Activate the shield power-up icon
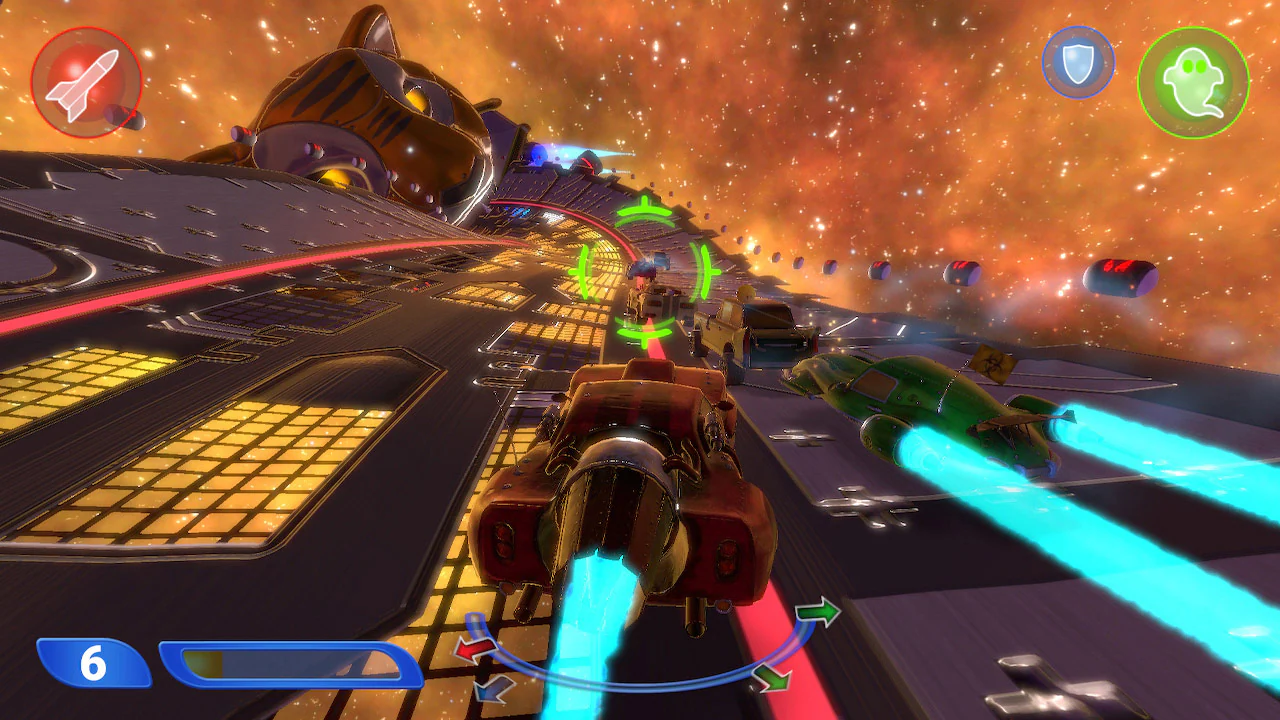Screen dimensions: 1280x720 click(1078, 62)
